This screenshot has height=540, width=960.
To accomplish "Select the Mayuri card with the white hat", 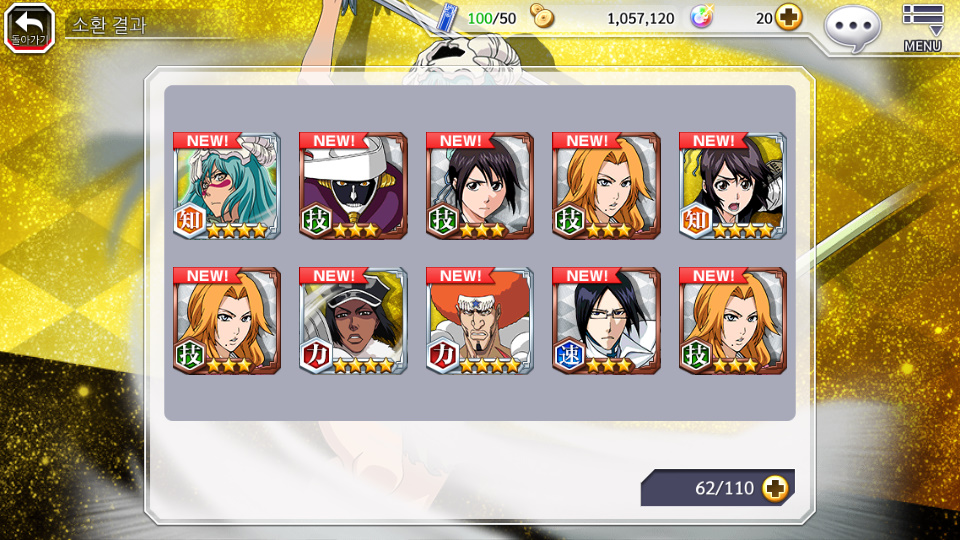I will coord(353,186).
